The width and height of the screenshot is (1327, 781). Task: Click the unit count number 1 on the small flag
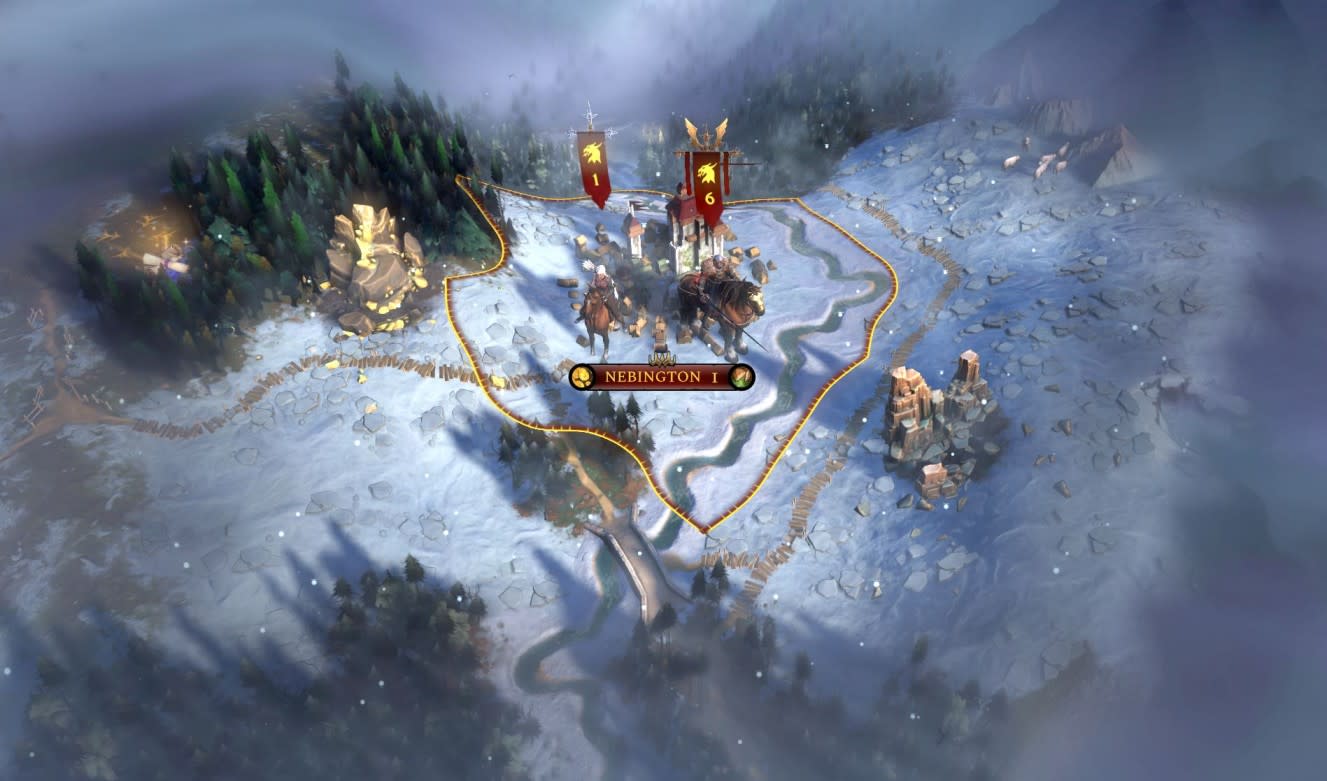point(595,177)
